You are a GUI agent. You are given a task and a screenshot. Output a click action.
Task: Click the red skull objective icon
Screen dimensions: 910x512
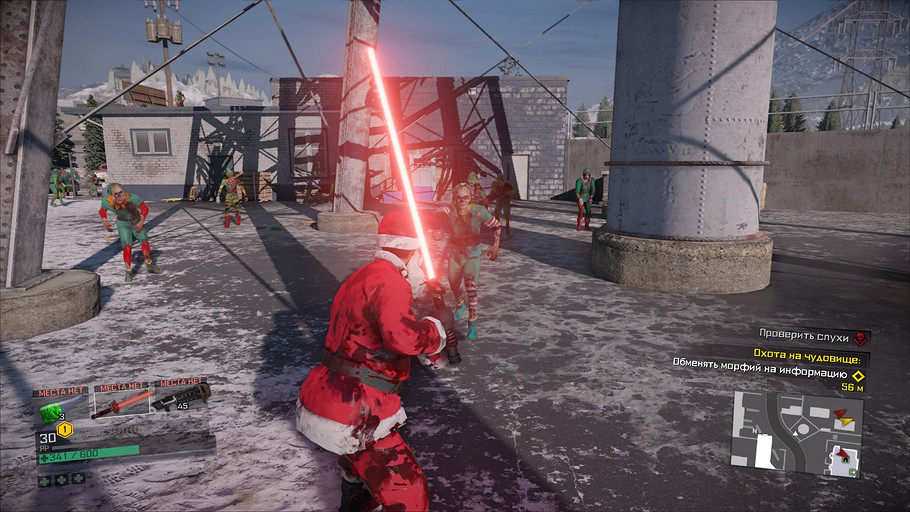coord(861,338)
